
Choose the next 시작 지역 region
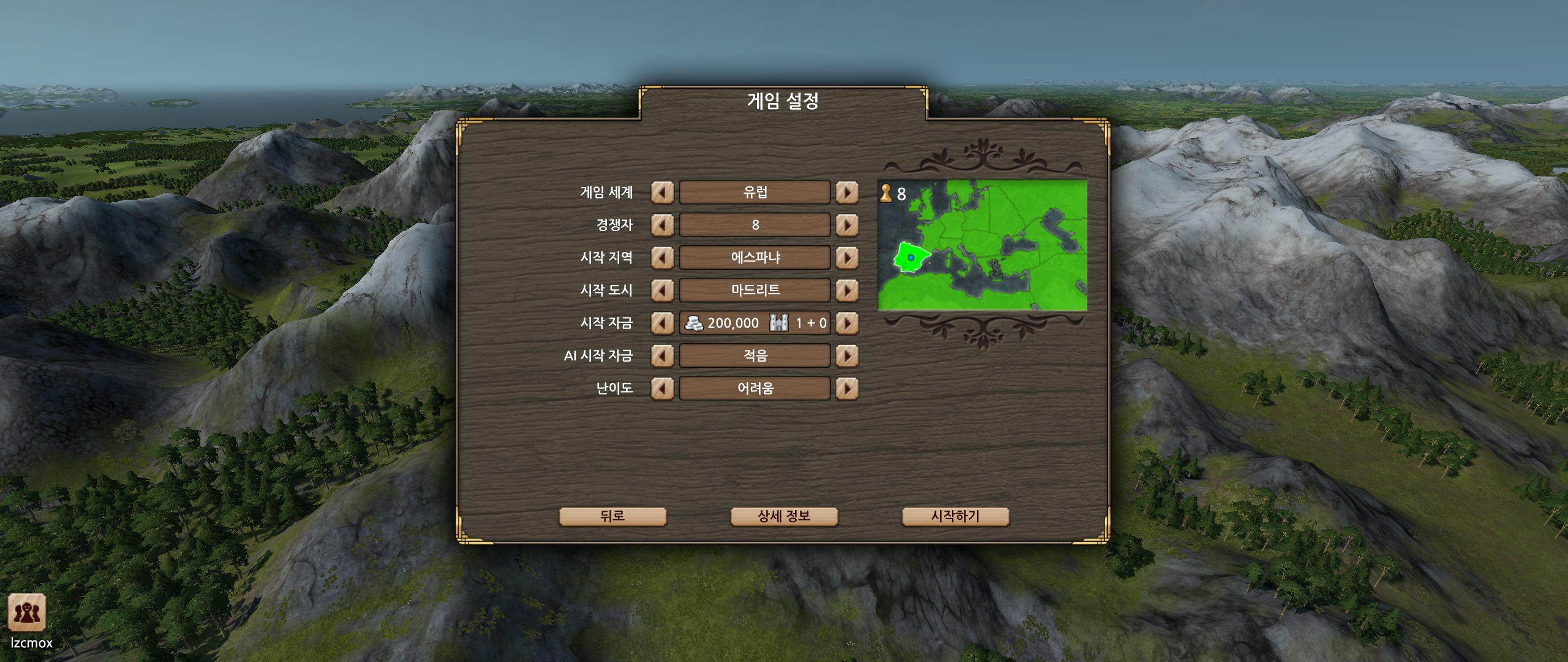tap(847, 257)
